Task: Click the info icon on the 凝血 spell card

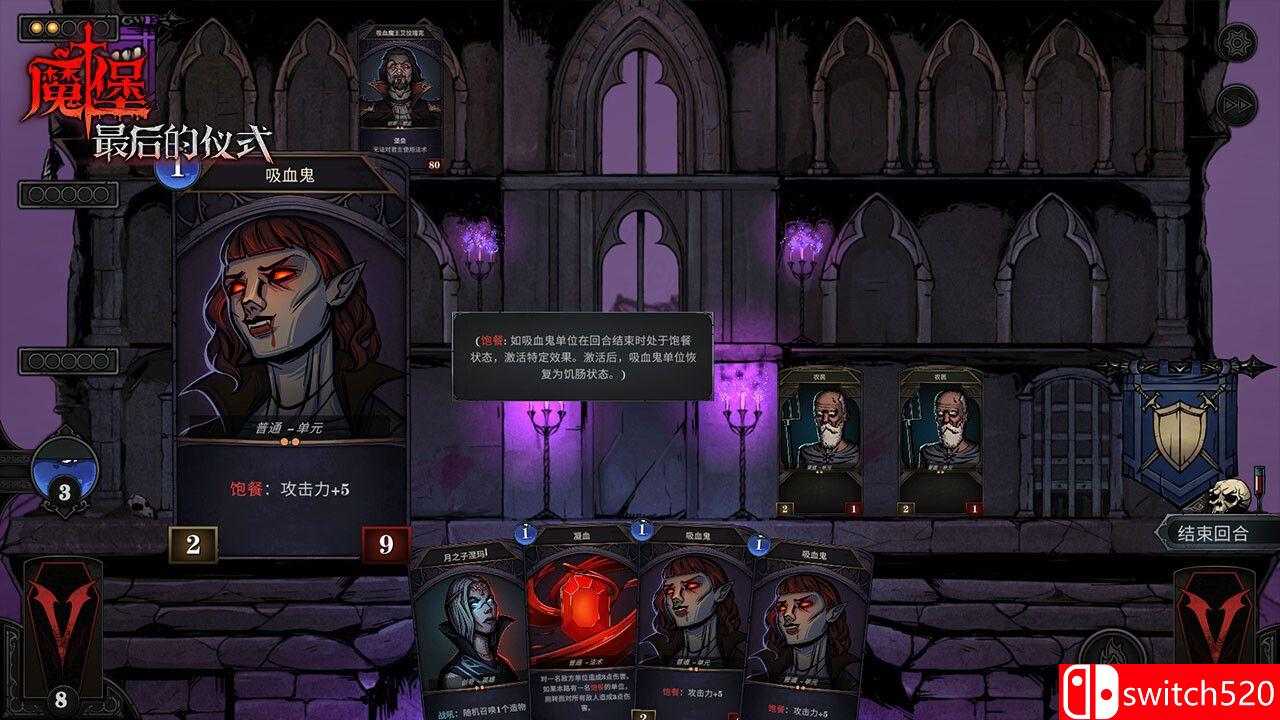Action: point(524,534)
